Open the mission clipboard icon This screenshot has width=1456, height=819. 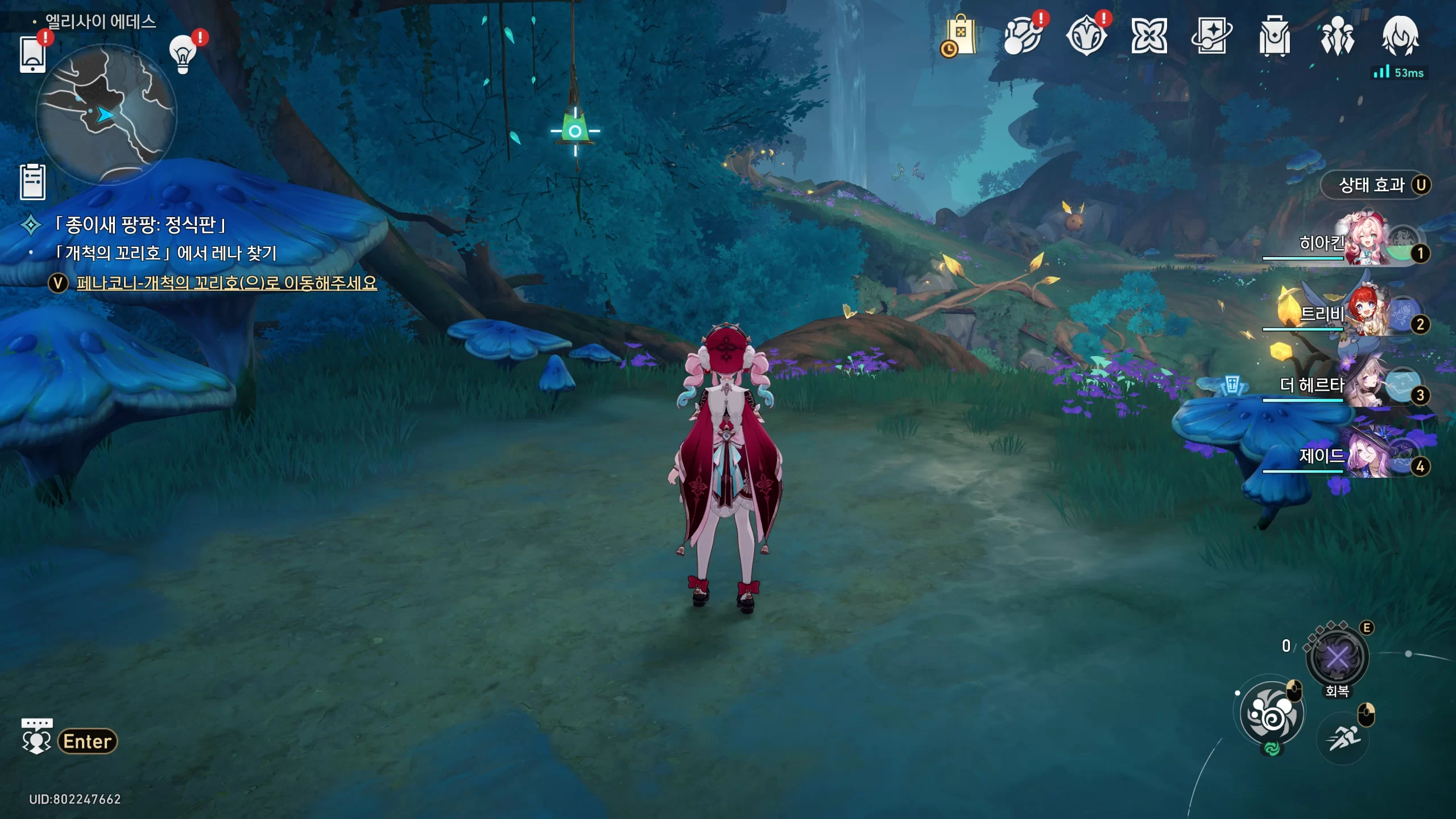coord(32,182)
